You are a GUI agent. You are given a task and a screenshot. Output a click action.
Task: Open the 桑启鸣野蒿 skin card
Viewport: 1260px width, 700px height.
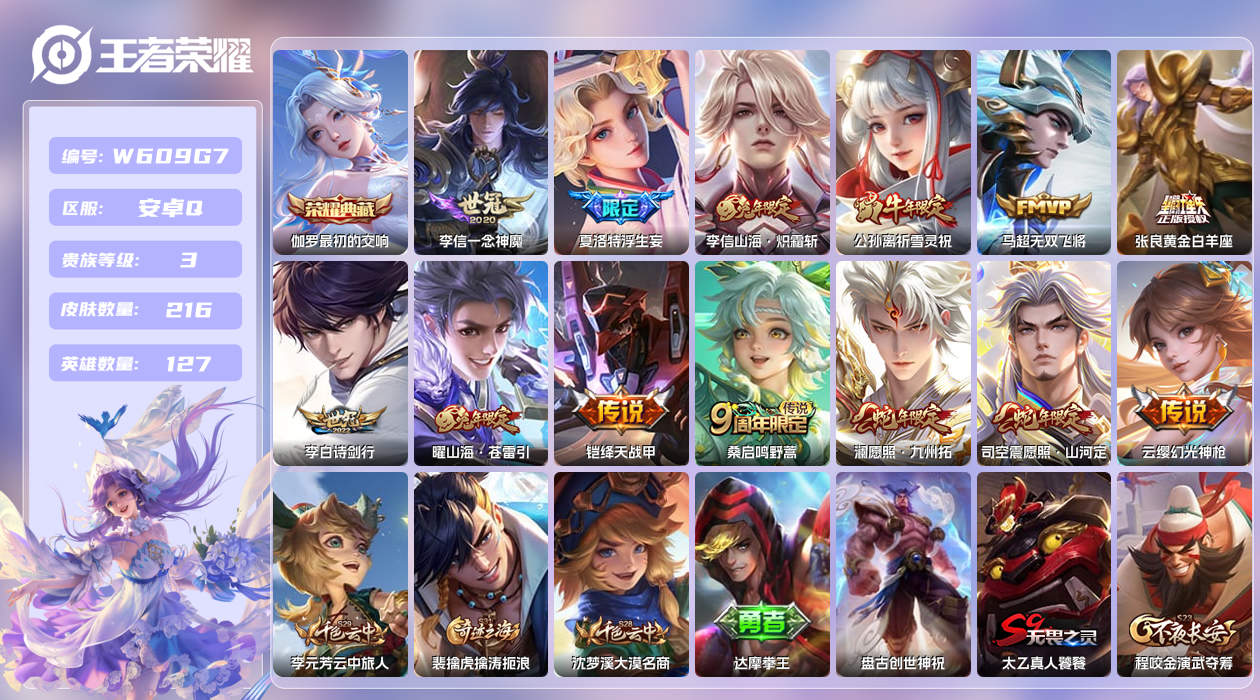tap(762, 363)
